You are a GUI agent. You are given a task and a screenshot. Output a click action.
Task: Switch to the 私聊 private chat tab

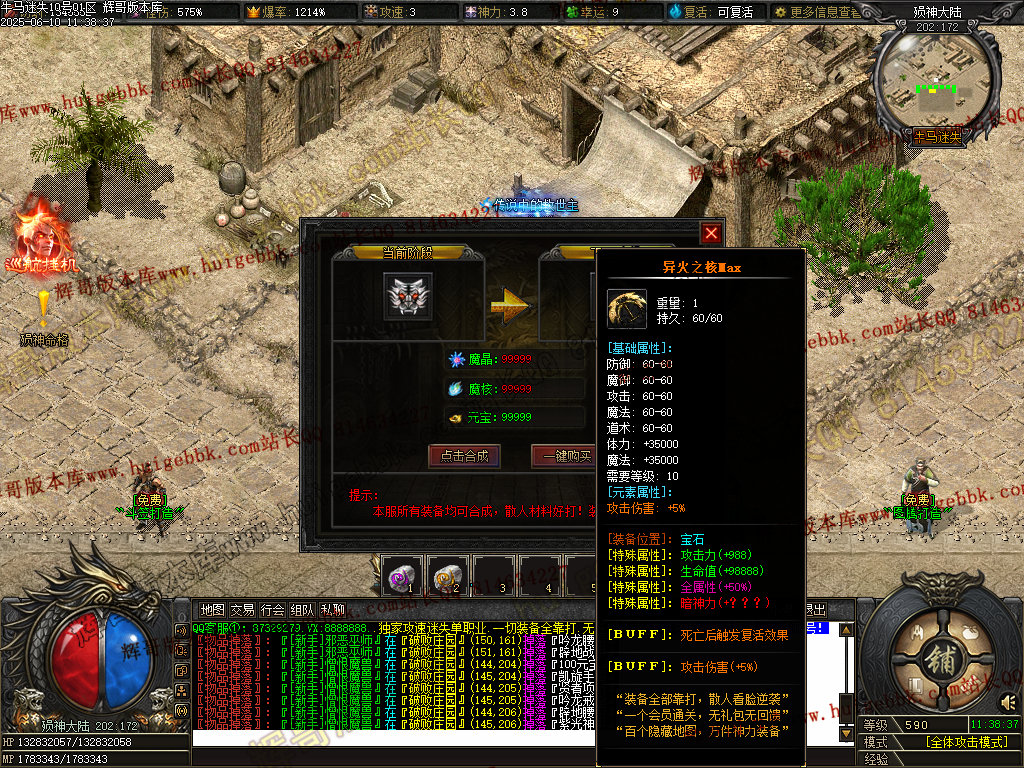(332, 609)
